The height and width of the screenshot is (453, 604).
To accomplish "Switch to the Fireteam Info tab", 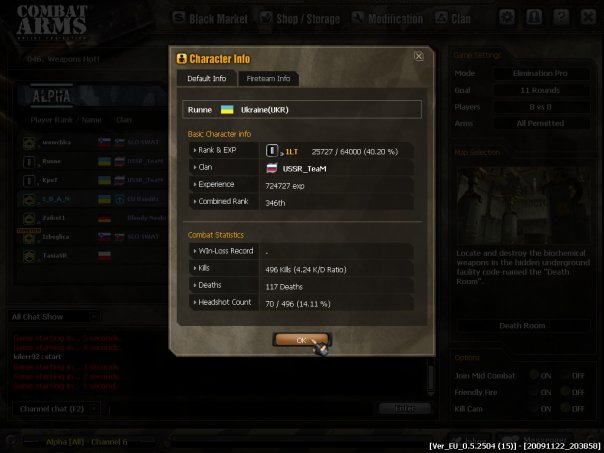I will (269, 78).
